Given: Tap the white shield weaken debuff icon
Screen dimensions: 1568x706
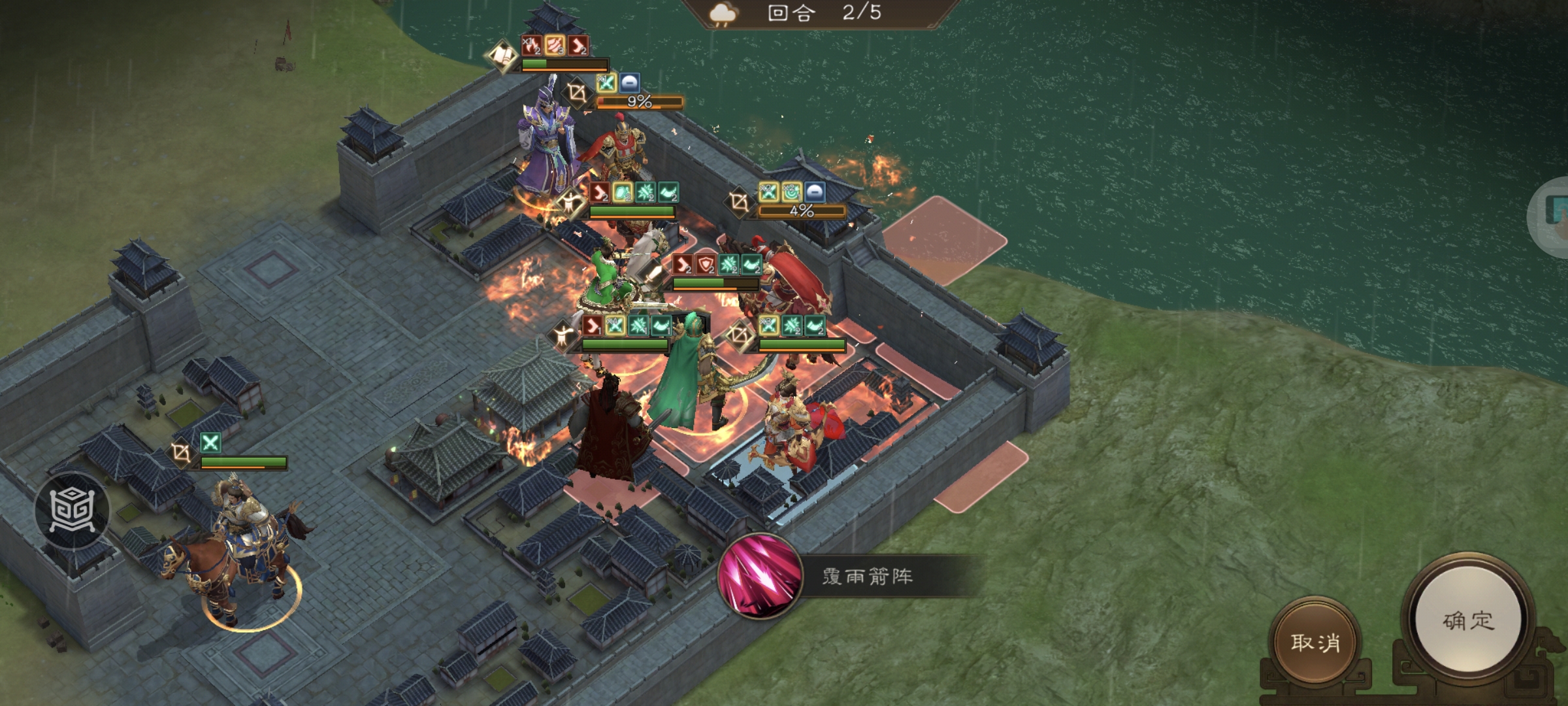Looking at the screenshot, I should point(630,83).
